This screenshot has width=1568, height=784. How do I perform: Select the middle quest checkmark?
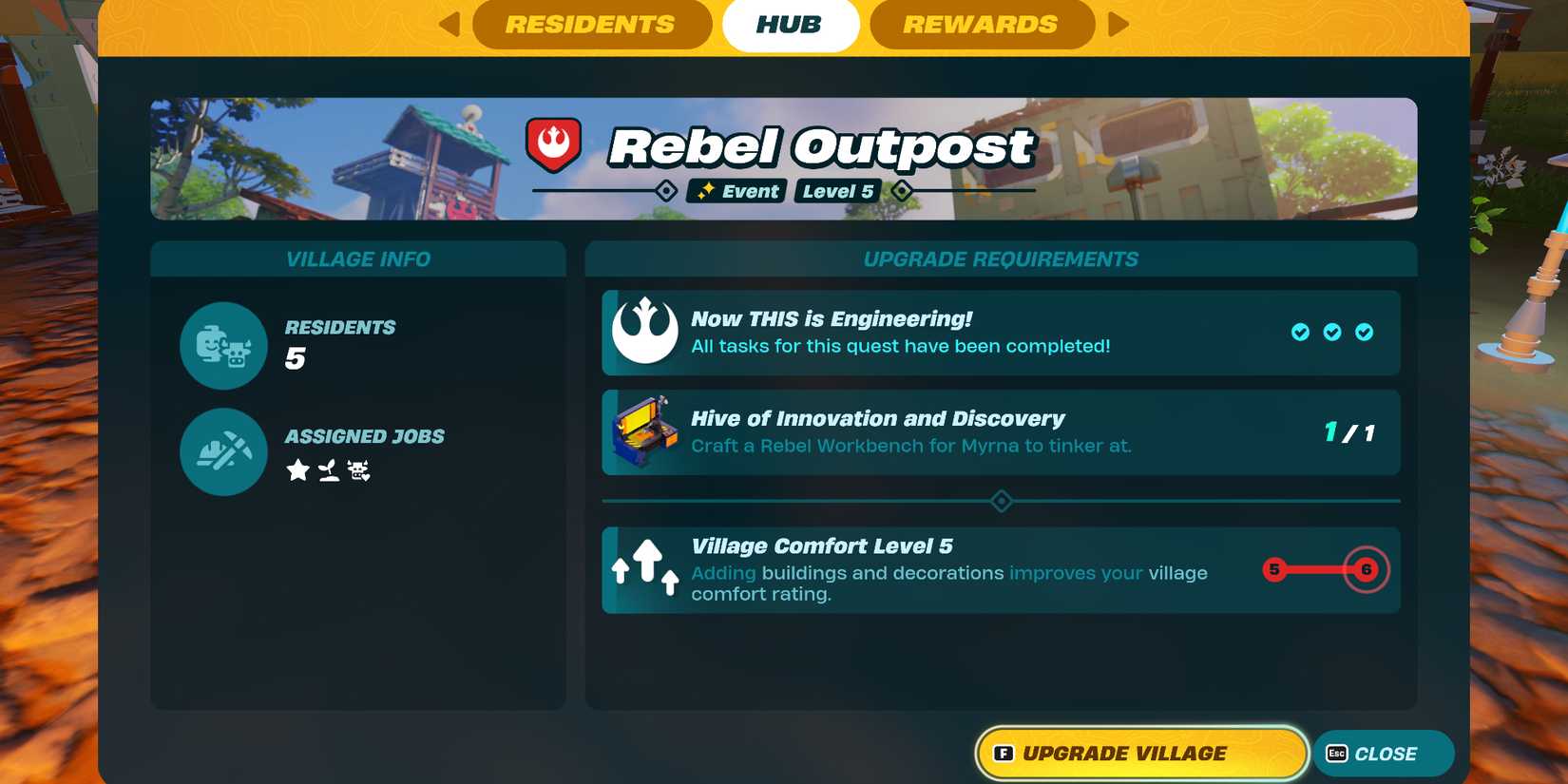1331,333
